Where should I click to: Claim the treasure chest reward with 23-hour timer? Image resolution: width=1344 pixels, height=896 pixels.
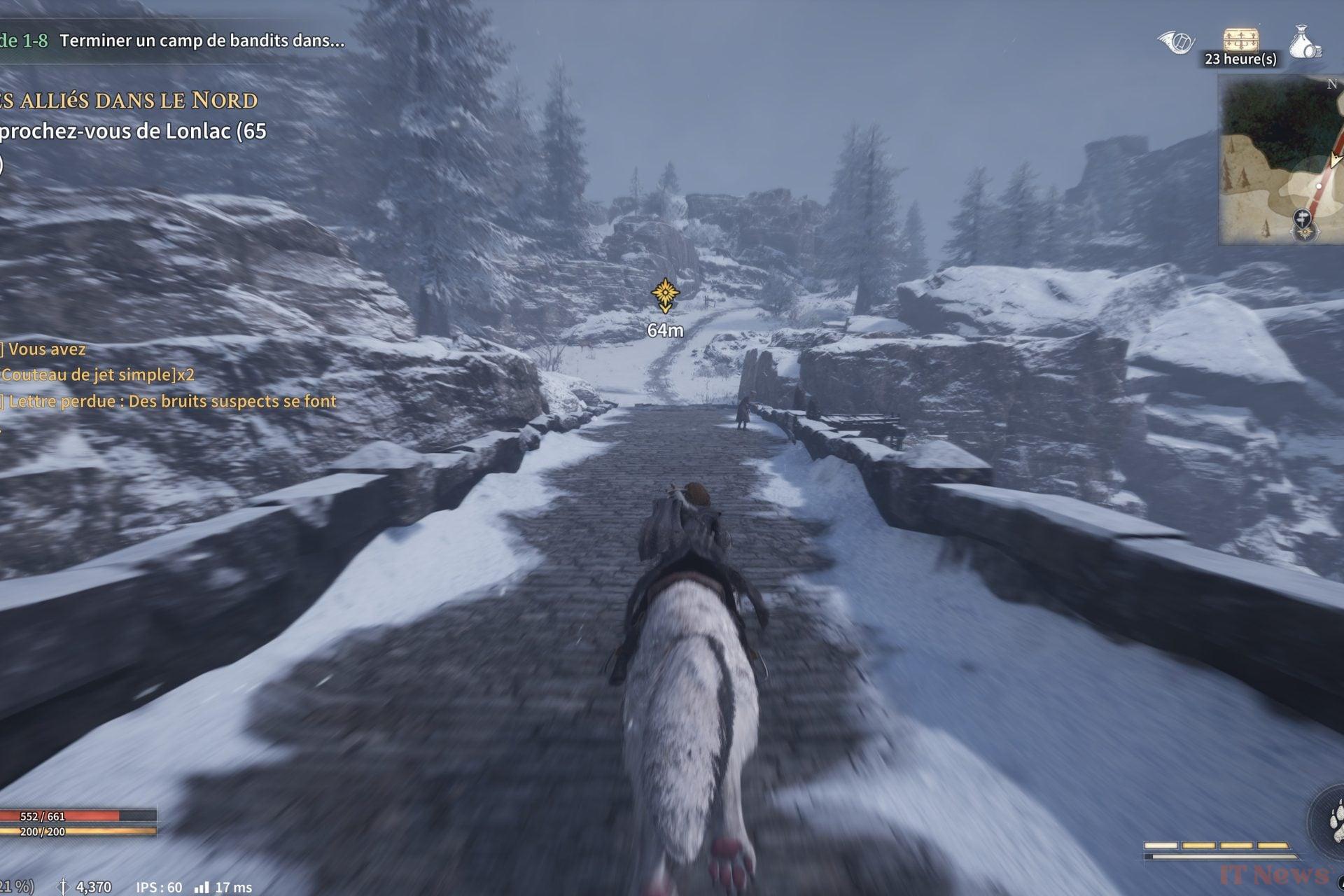[x=1240, y=41]
